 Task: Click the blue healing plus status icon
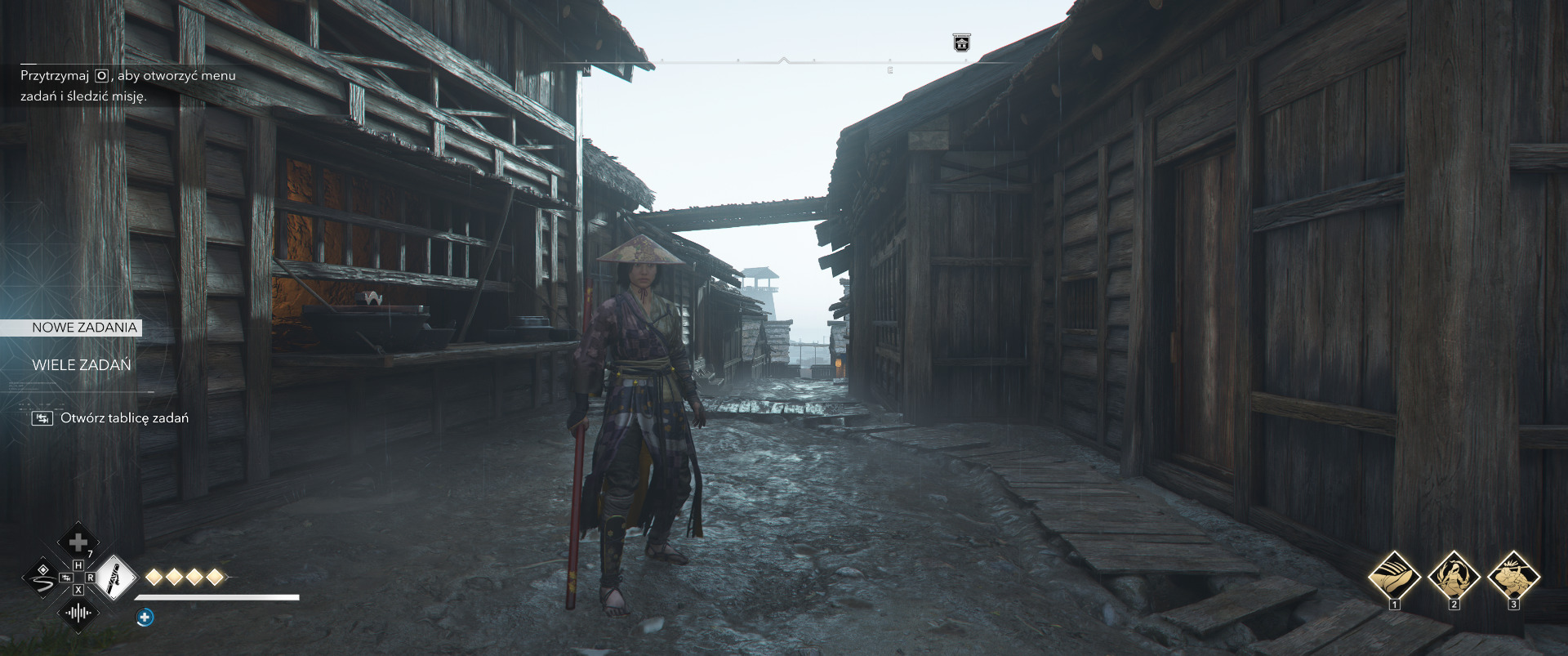[145, 618]
